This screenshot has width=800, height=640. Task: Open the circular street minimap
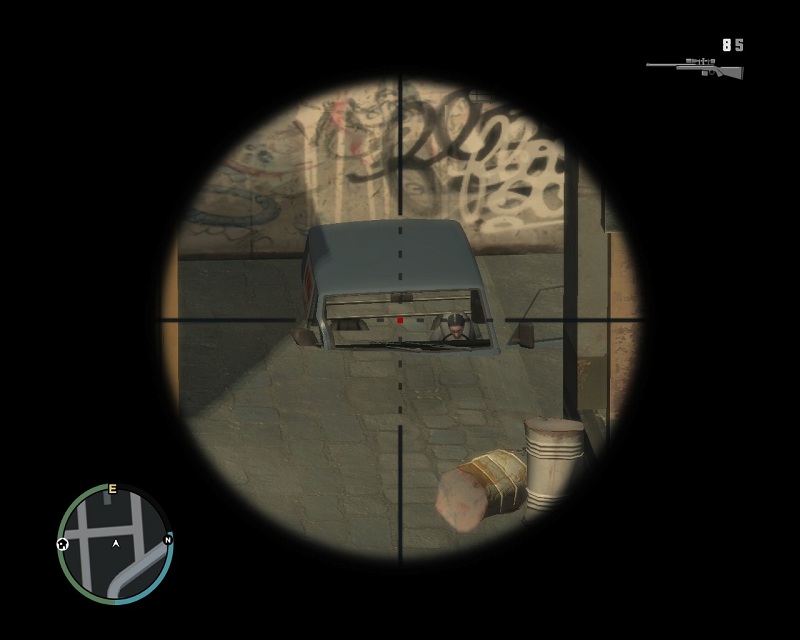pos(116,544)
